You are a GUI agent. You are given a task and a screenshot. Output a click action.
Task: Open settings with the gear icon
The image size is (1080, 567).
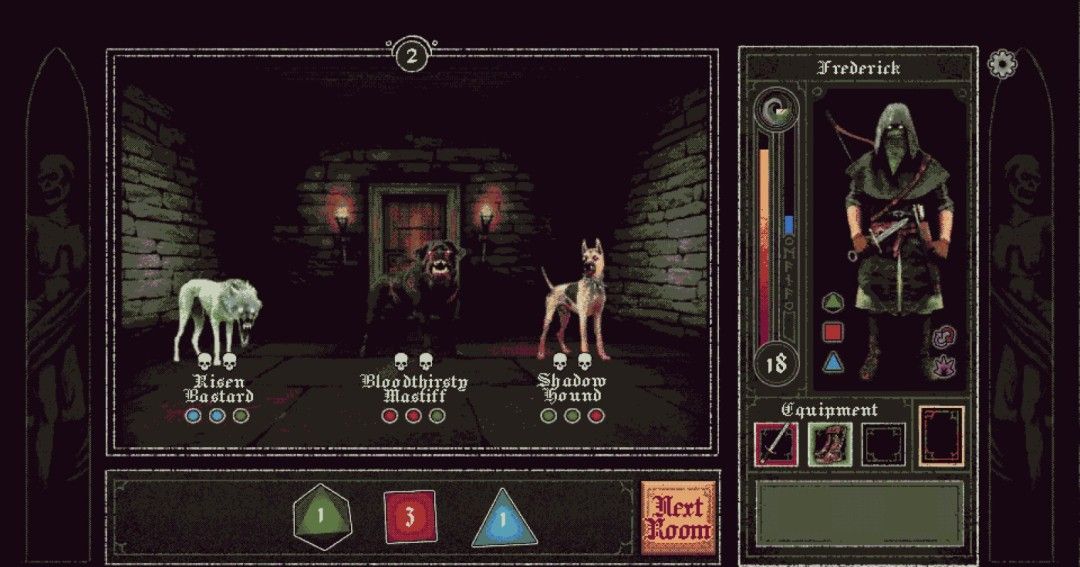pyautogui.click(x=1000, y=65)
